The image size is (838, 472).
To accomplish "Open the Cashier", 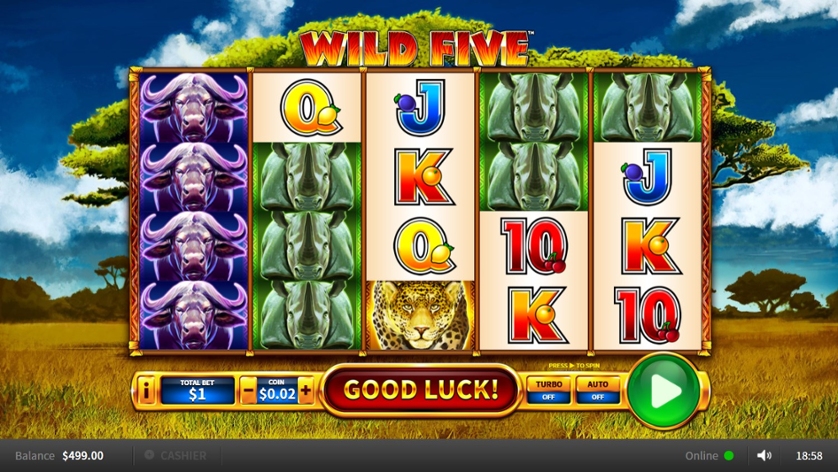I will 176,455.
